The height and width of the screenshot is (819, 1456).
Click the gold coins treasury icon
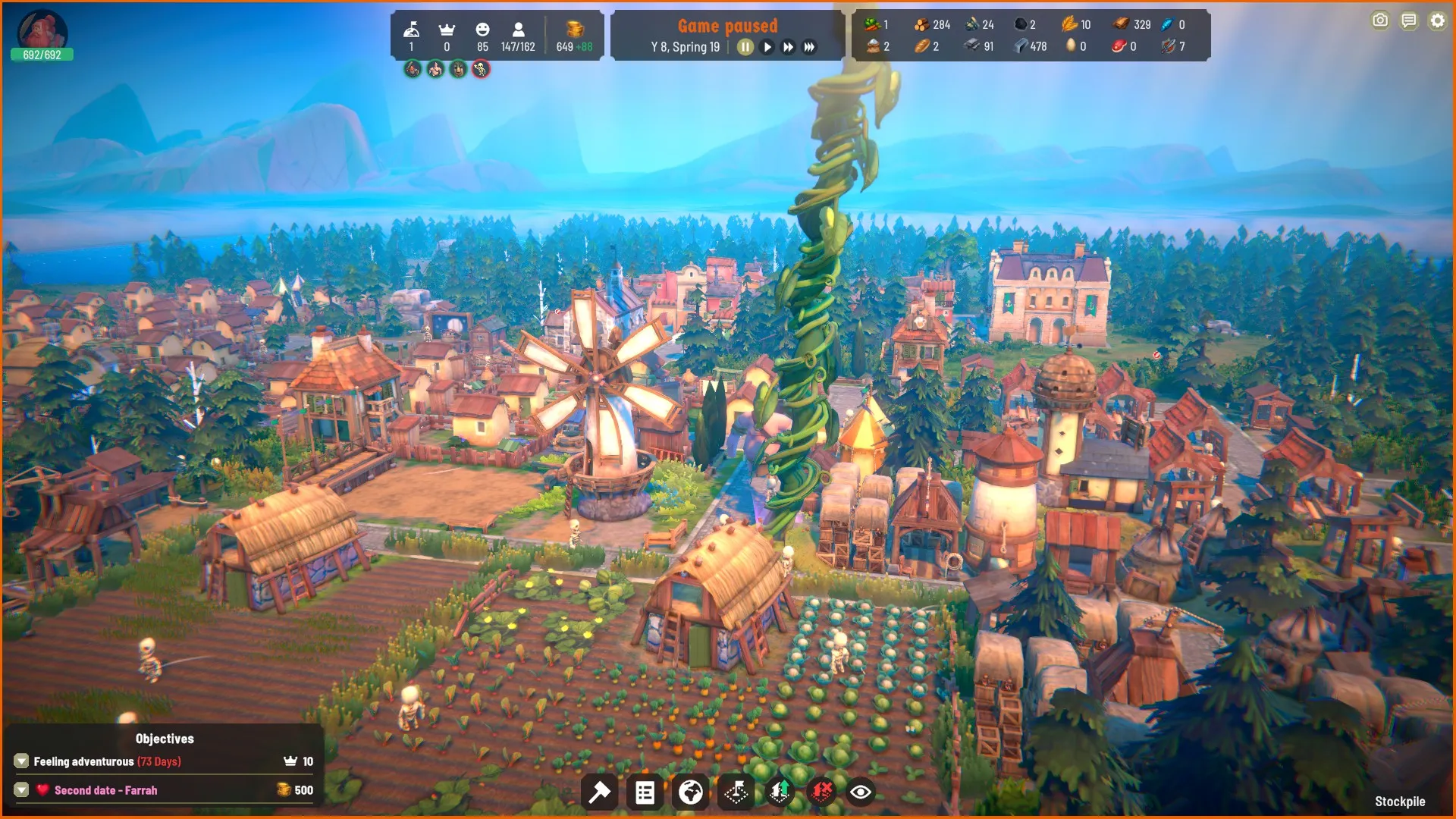[x=575, y=29]
